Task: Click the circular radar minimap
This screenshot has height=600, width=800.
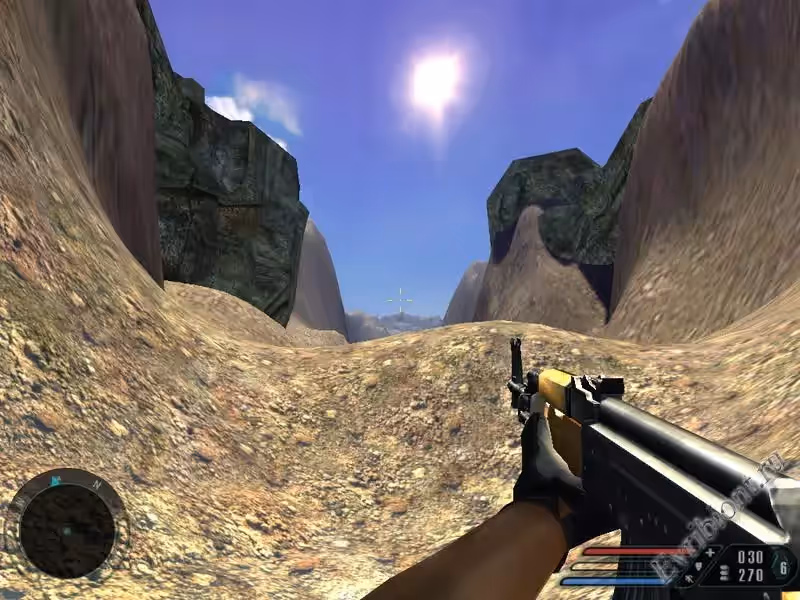Action: point(67,530)
